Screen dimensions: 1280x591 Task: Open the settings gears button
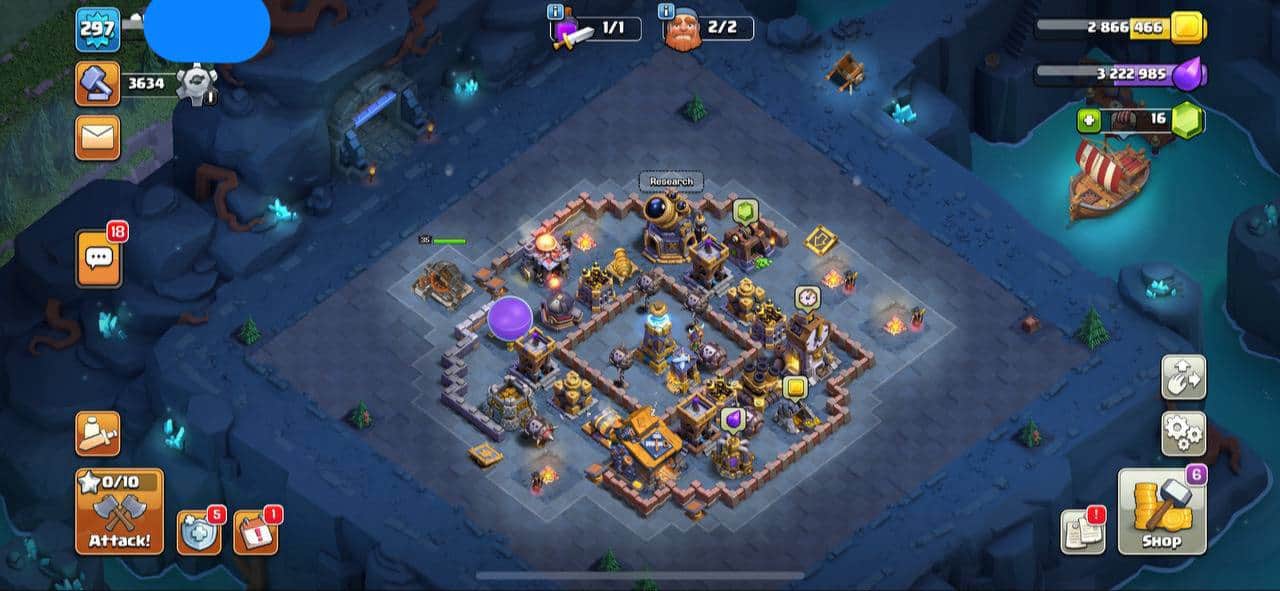coord(1183,433)
